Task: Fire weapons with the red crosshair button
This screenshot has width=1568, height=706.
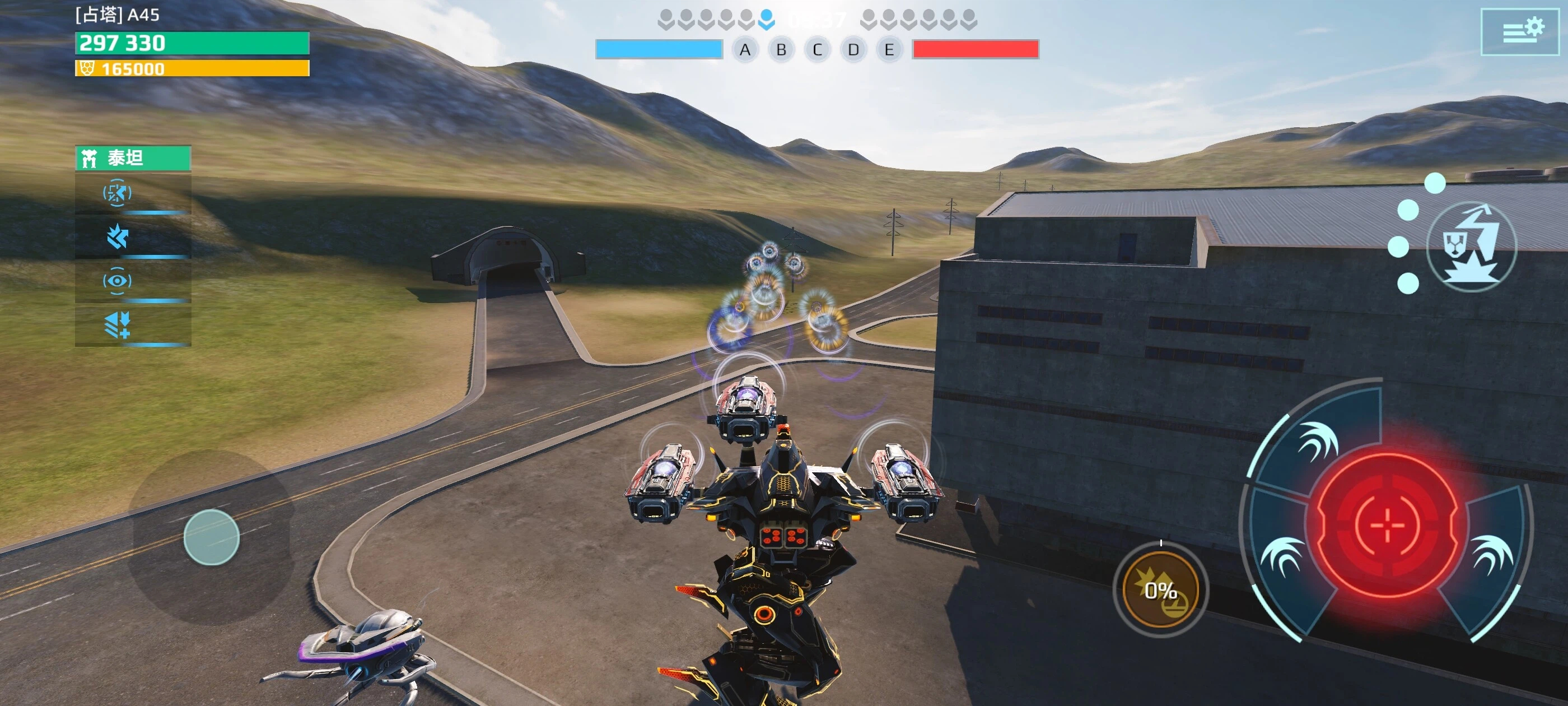Action: [x=1387, y=524]
